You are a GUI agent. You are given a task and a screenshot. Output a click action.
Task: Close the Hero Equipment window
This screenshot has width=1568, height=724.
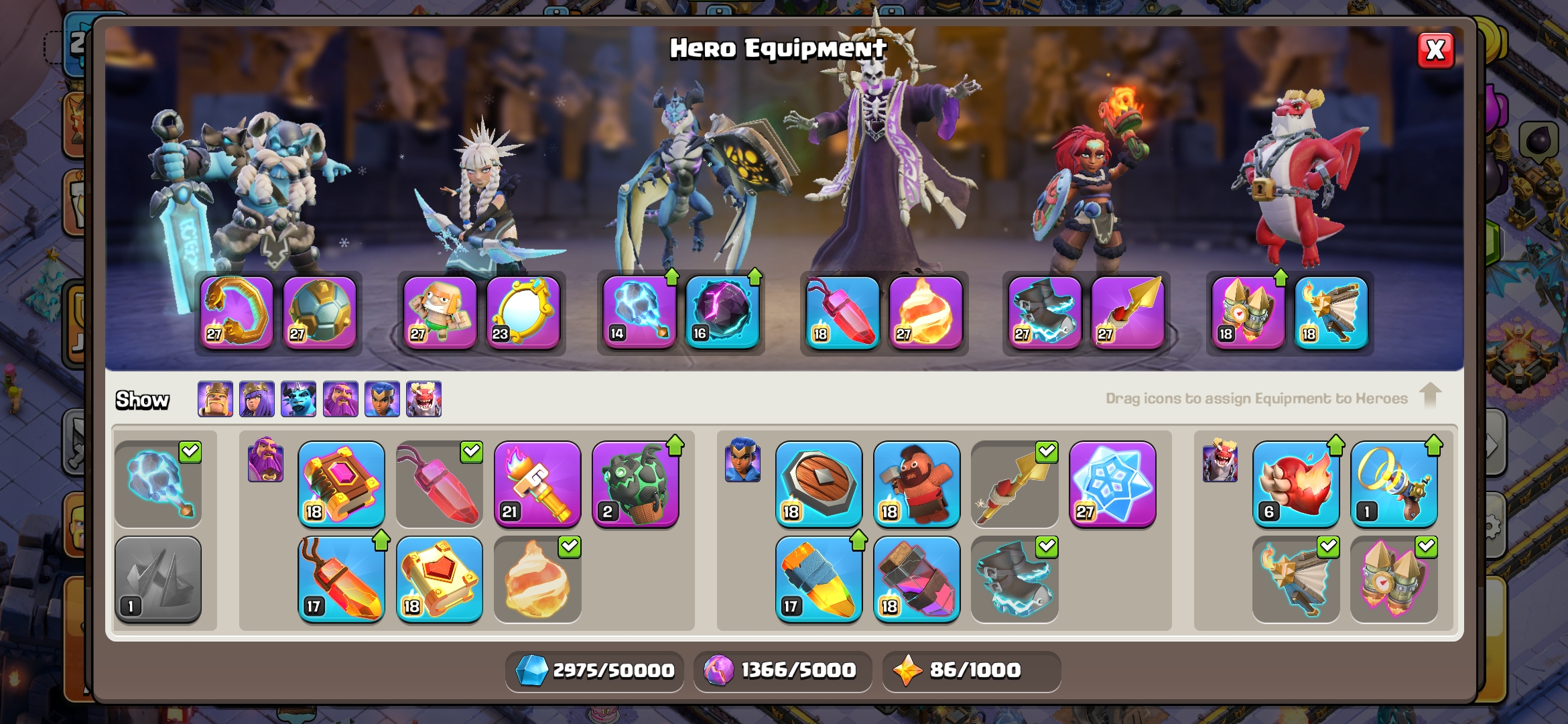tap(1435, 50)
